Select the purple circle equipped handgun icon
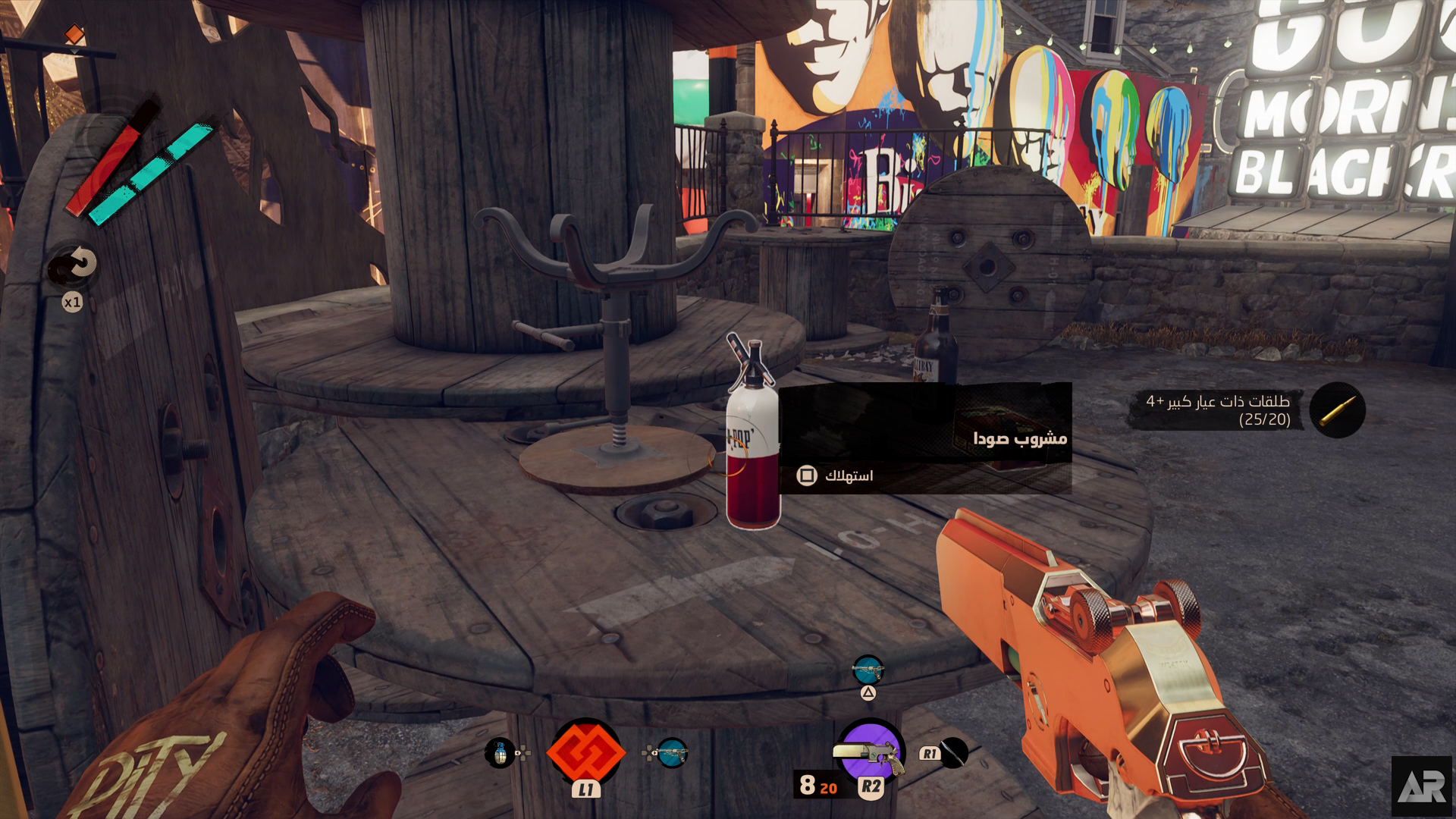 coord(871,751)
